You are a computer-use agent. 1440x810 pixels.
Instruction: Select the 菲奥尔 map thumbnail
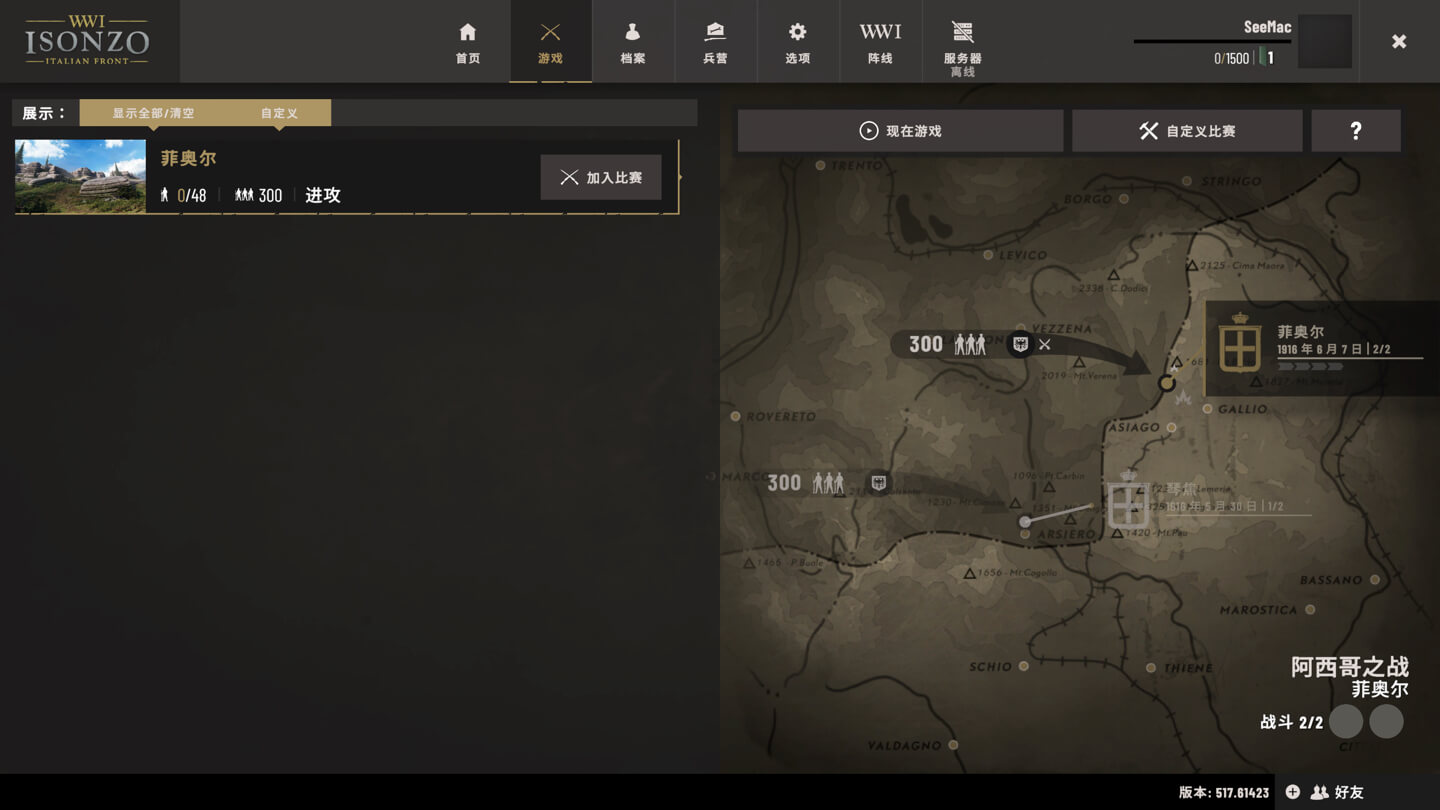(80, 176)
